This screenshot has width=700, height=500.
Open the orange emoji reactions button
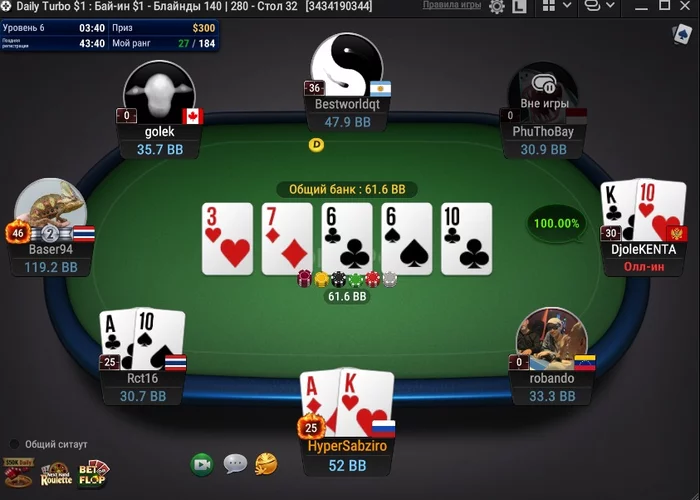[266, 463]
